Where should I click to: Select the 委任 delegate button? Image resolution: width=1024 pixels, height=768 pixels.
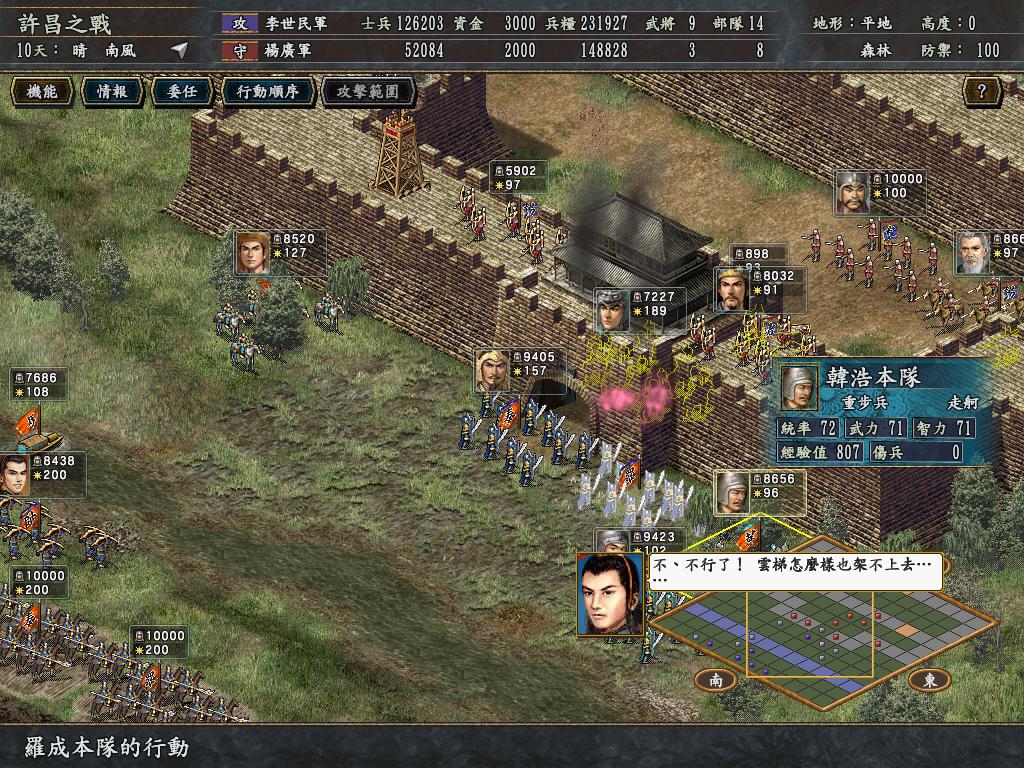(x=181, y=92)
